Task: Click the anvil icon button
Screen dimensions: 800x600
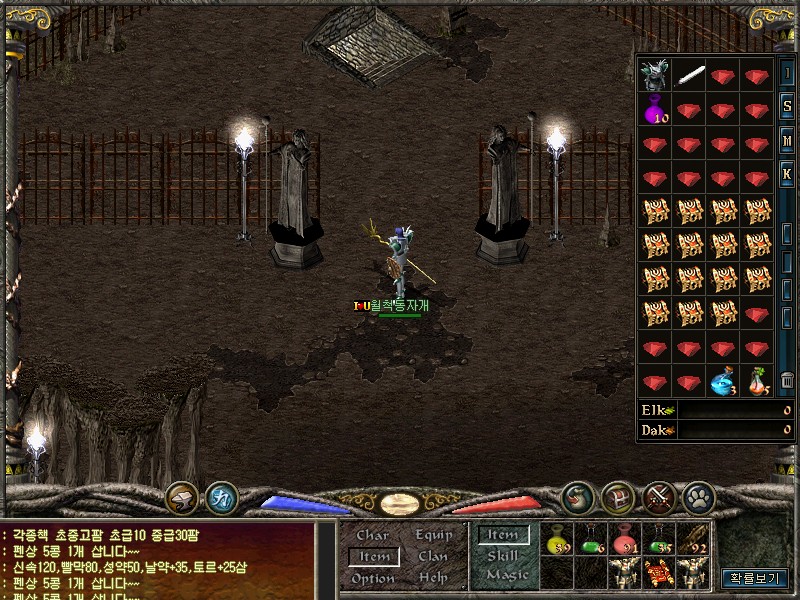Action: tap(182, 496)
